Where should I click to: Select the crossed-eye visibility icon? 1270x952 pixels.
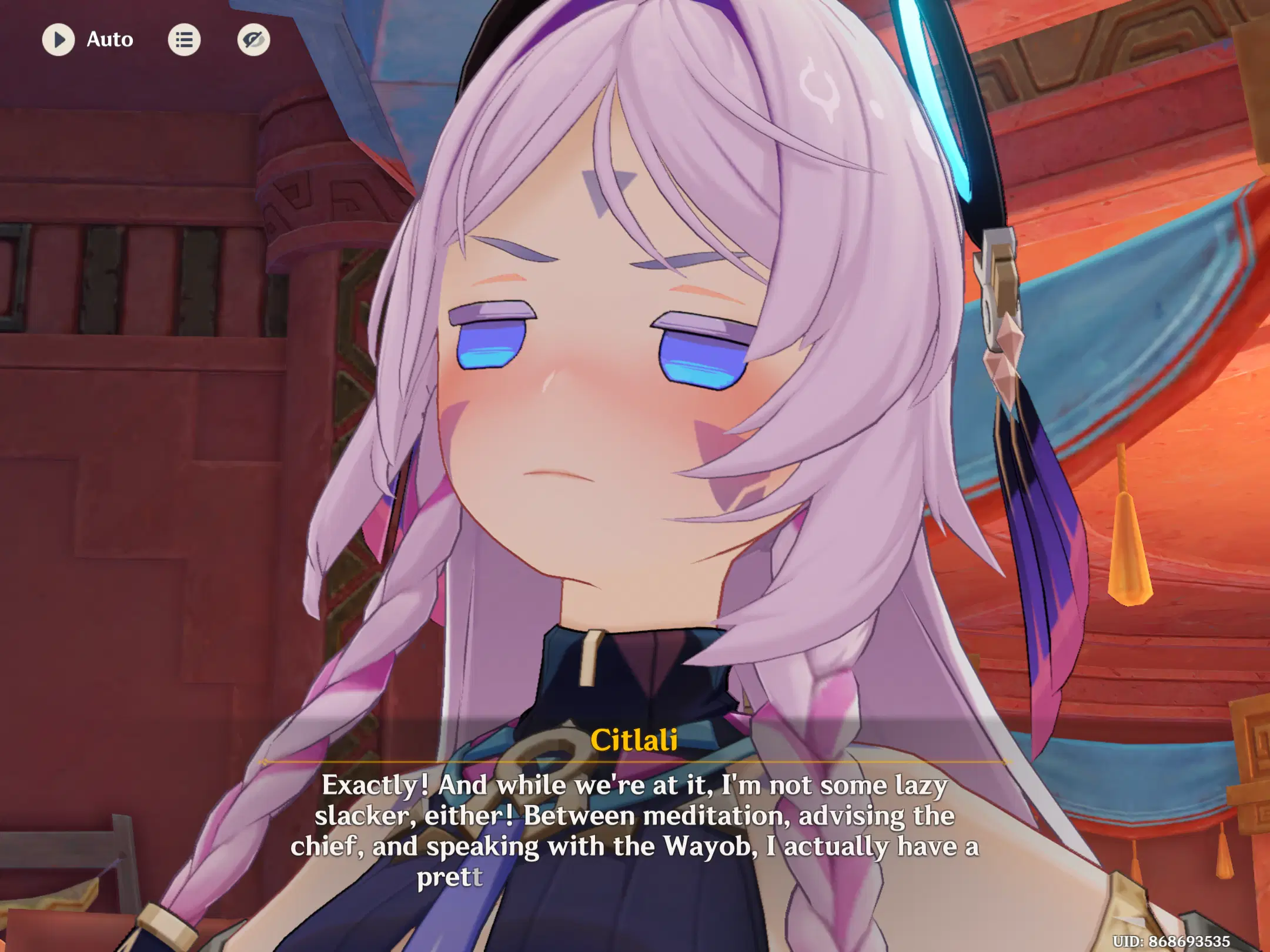coord(254,40)
